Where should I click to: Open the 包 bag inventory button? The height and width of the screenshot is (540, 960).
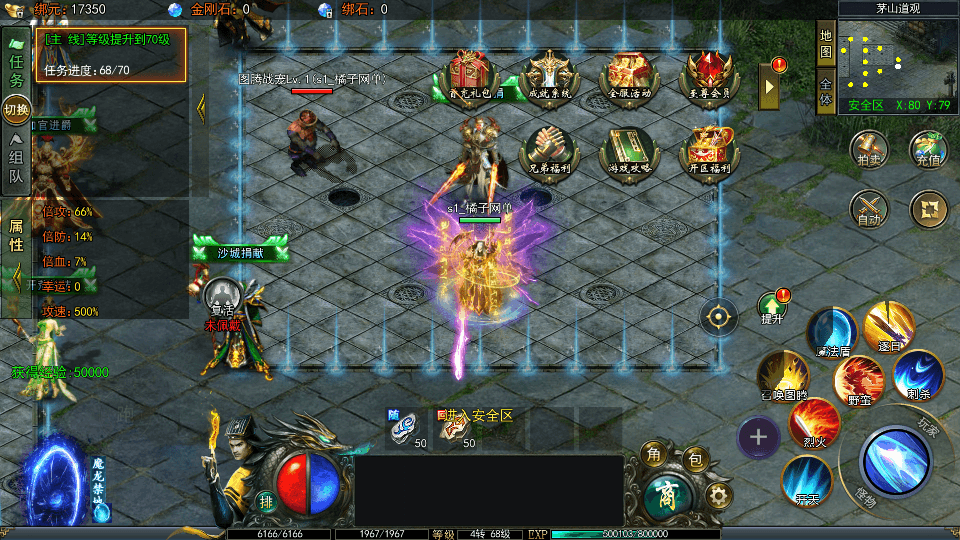click(x=695, y=461)
